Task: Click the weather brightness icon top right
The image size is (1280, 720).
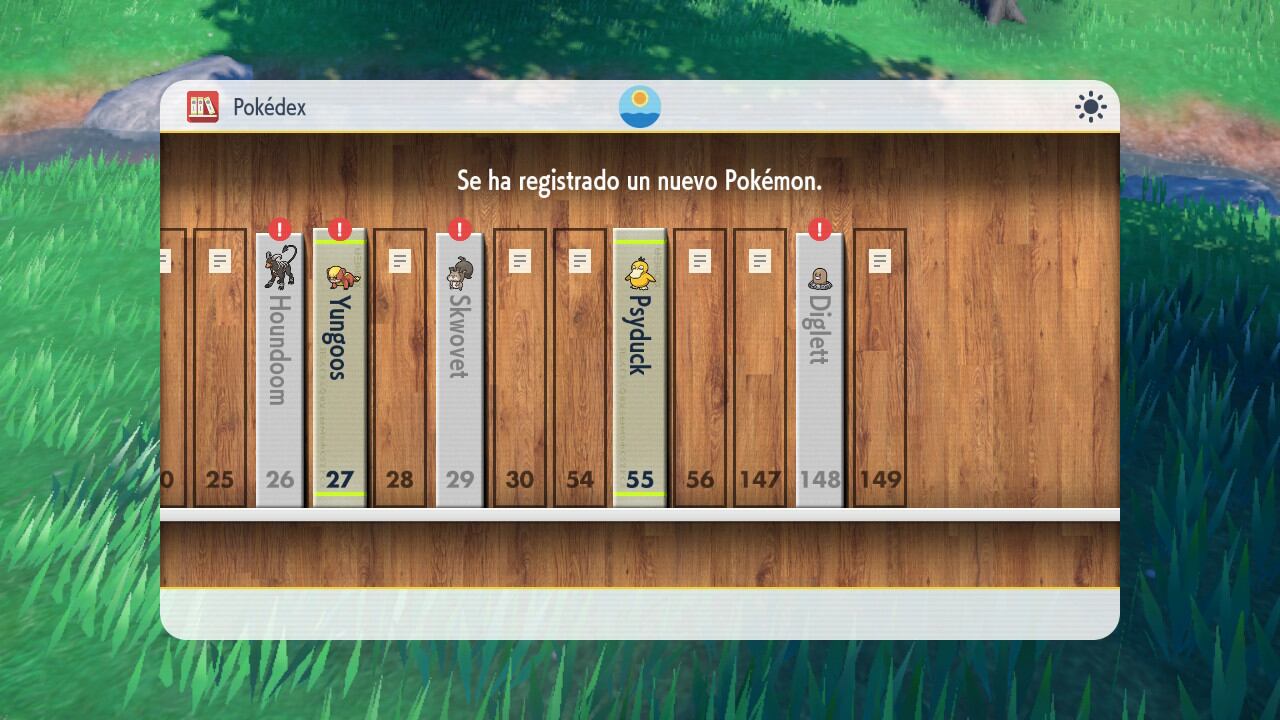Action: pos(1089,106)
